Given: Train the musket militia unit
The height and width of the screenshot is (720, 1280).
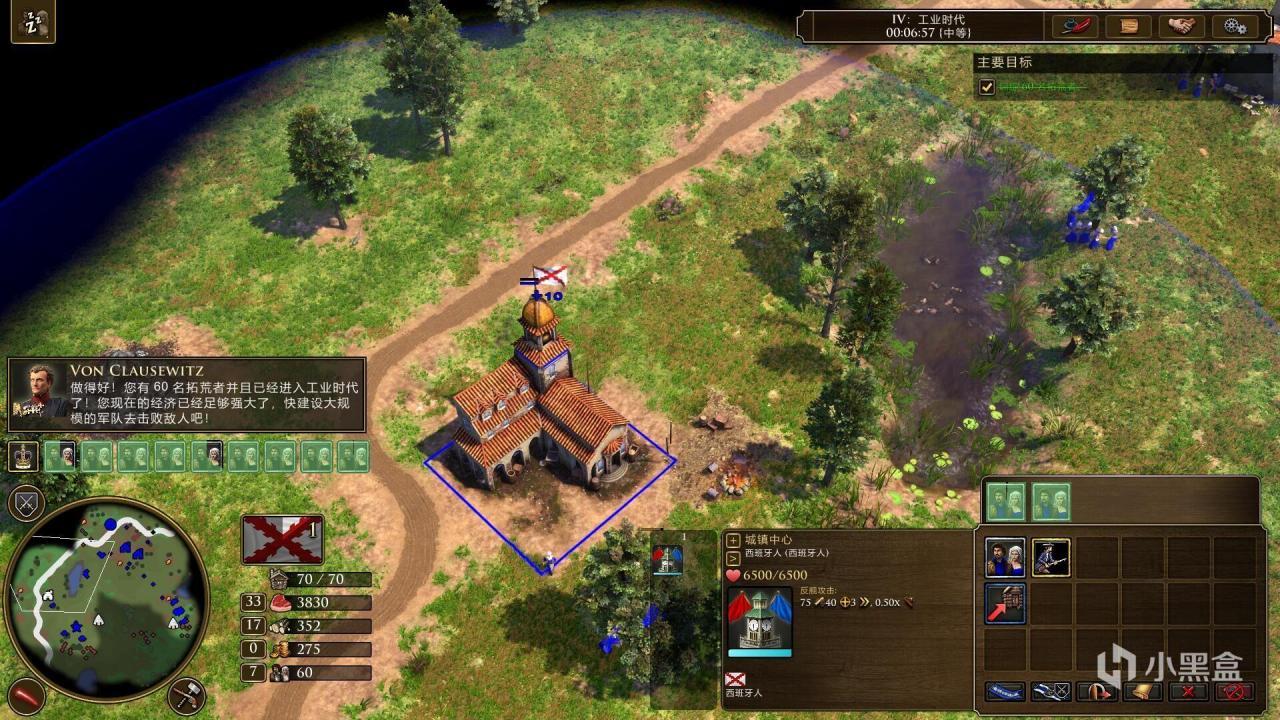Looking at the screenshot, I should 1050,558.
